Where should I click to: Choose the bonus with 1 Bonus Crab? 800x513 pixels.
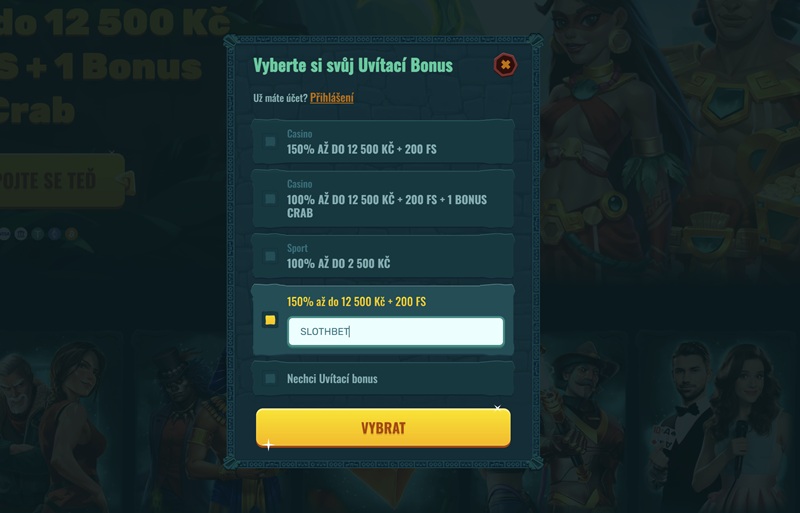270,199
